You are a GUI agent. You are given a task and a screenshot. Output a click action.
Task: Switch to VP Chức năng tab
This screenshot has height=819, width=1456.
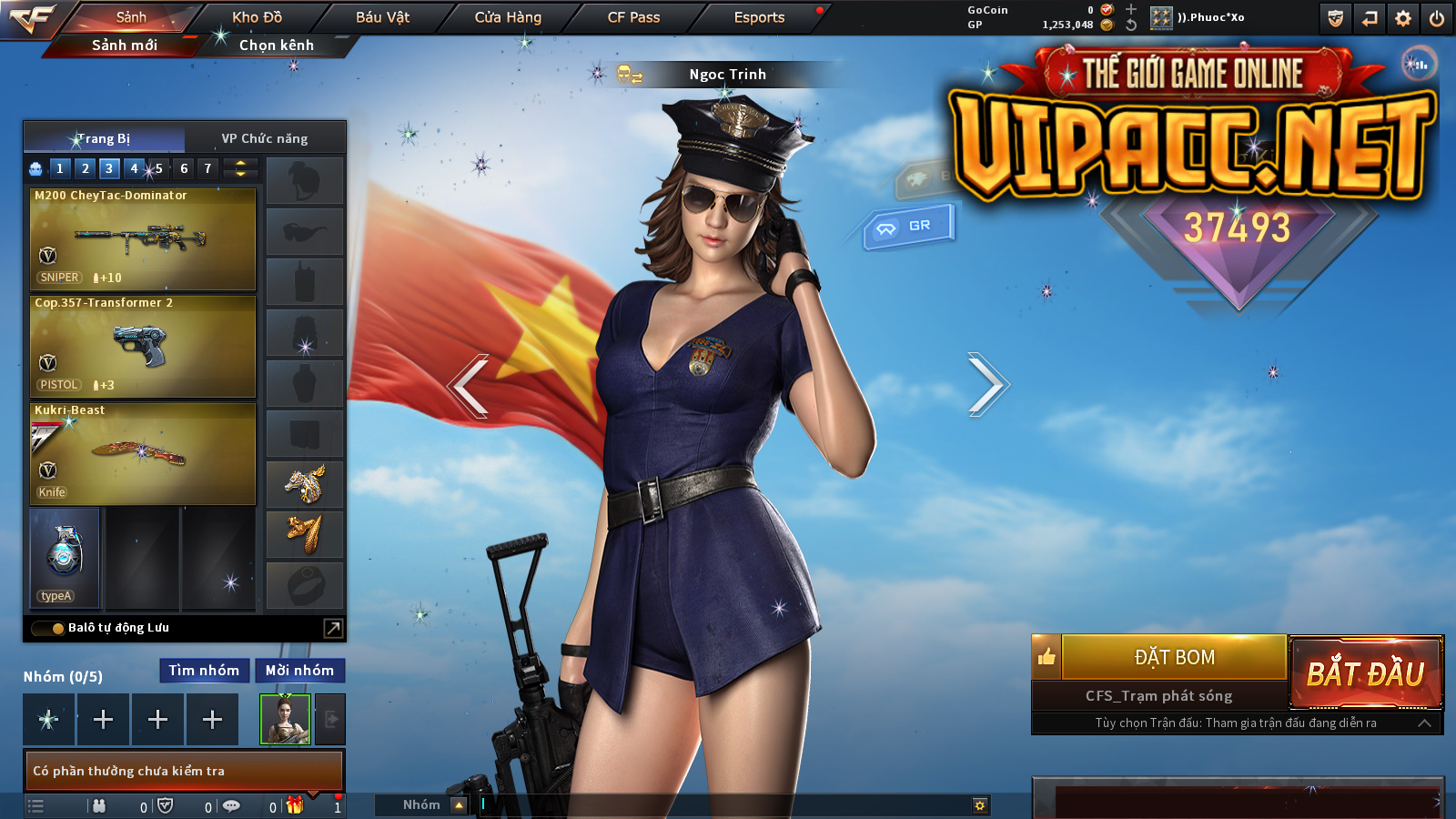[x=264, y=138]
